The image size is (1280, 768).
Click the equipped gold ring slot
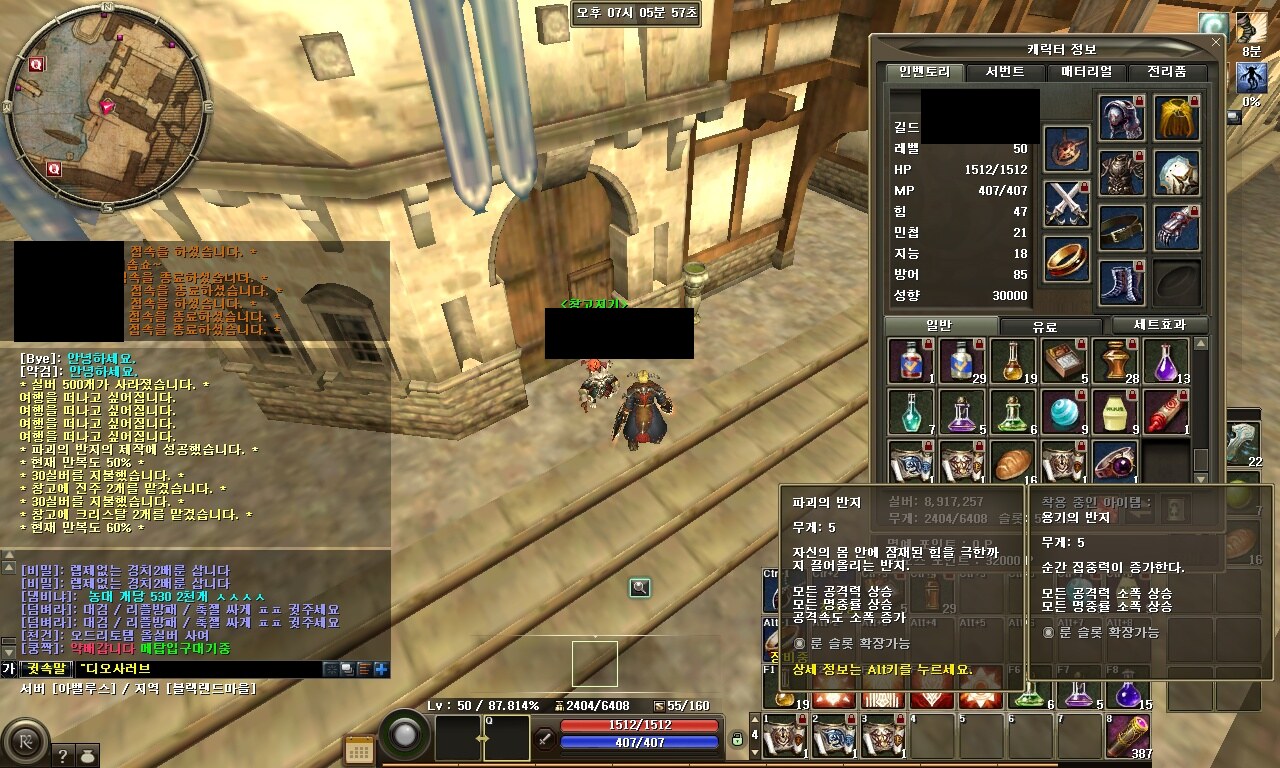[x=1067, y=259]
